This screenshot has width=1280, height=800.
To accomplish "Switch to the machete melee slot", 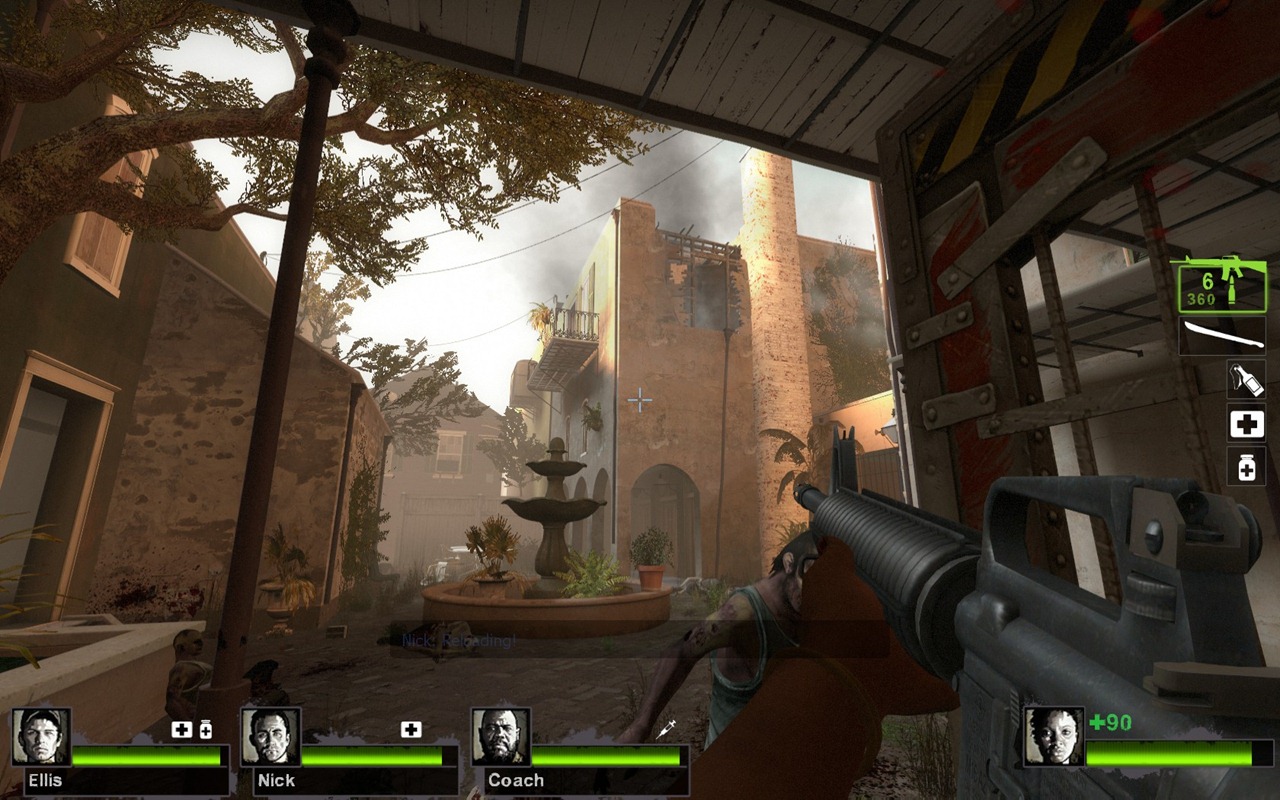I will click(1221, 336).
